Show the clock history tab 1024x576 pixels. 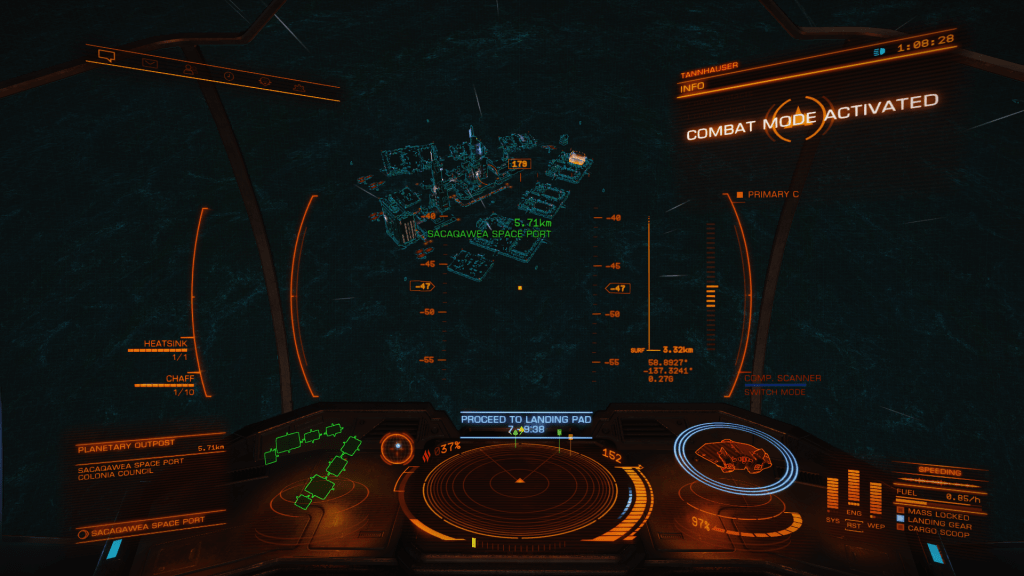[228, 75]
